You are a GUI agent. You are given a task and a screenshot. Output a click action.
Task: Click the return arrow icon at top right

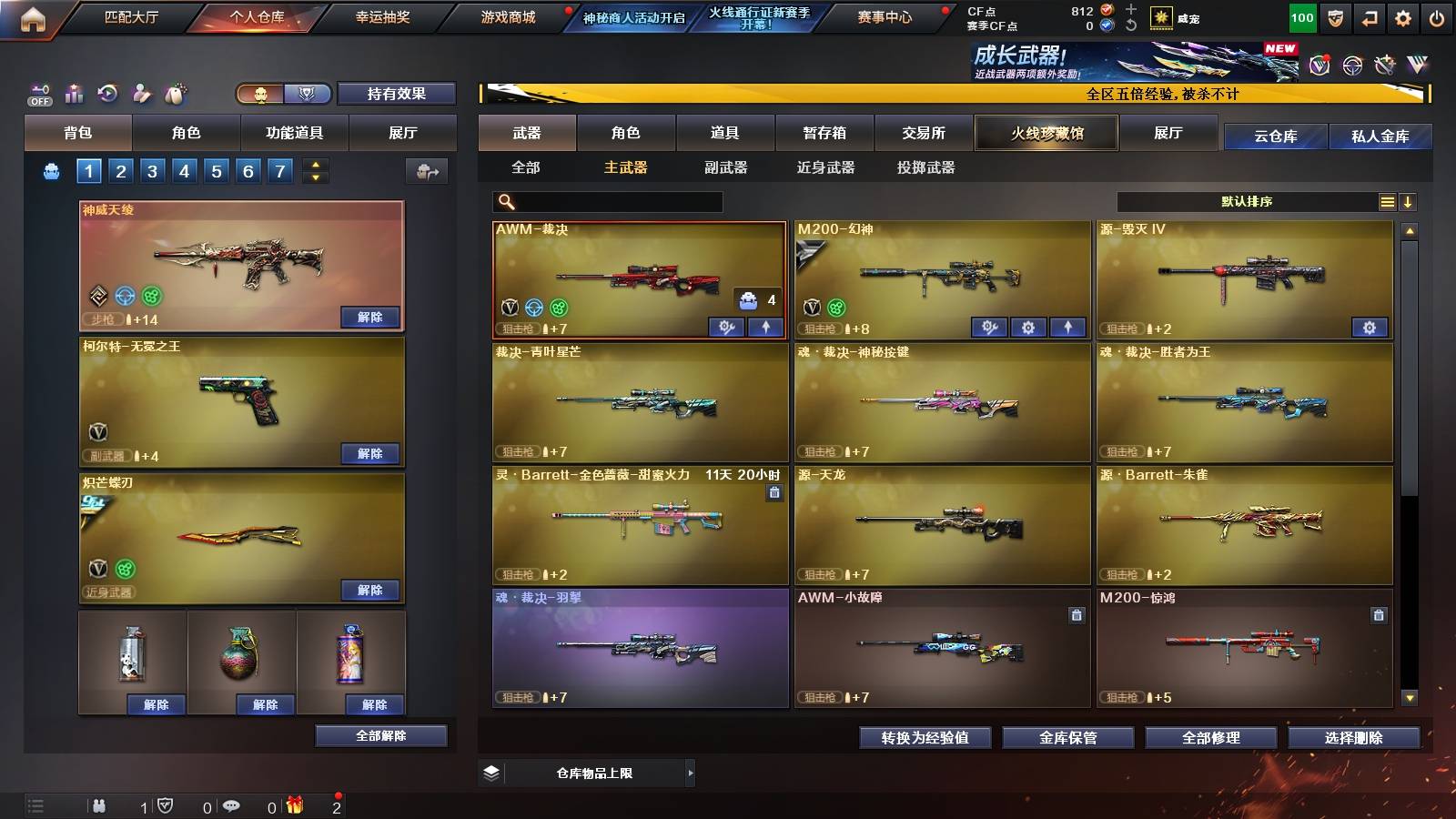1370,17
